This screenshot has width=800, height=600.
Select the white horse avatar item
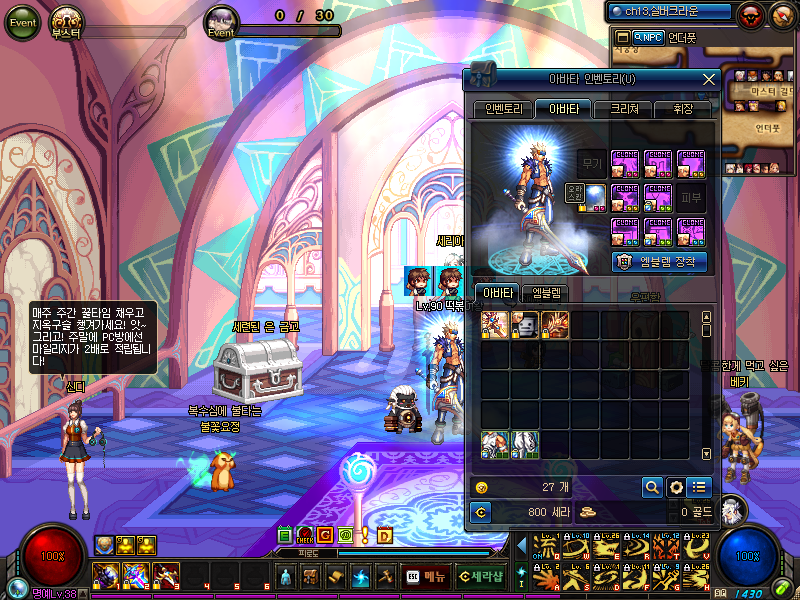pos(526,444)
